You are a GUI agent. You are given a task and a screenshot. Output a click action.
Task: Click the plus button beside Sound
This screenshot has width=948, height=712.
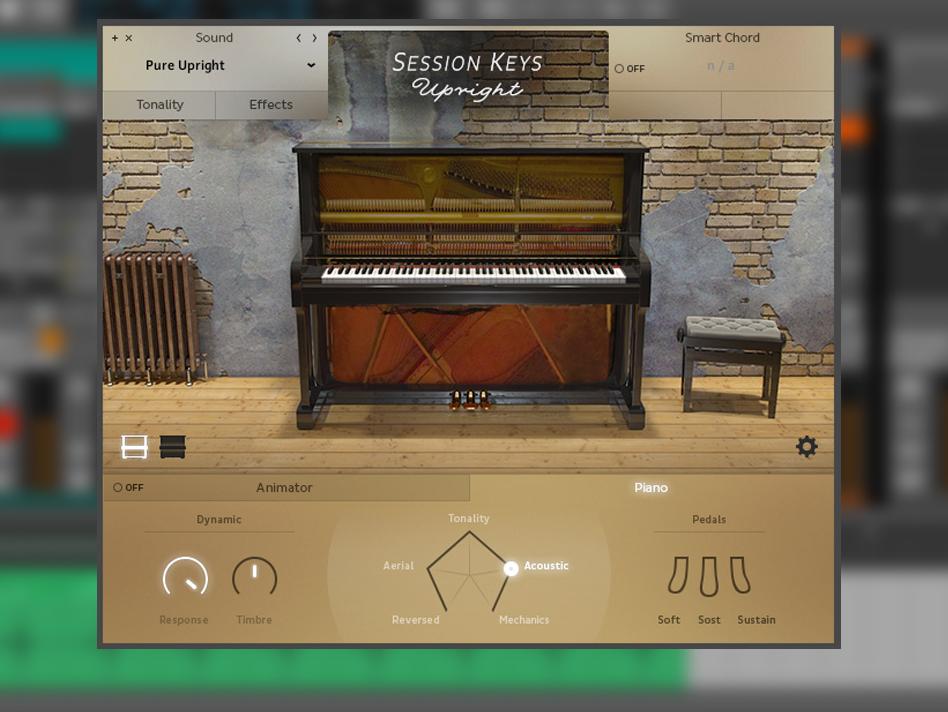[x=115, y=38]
